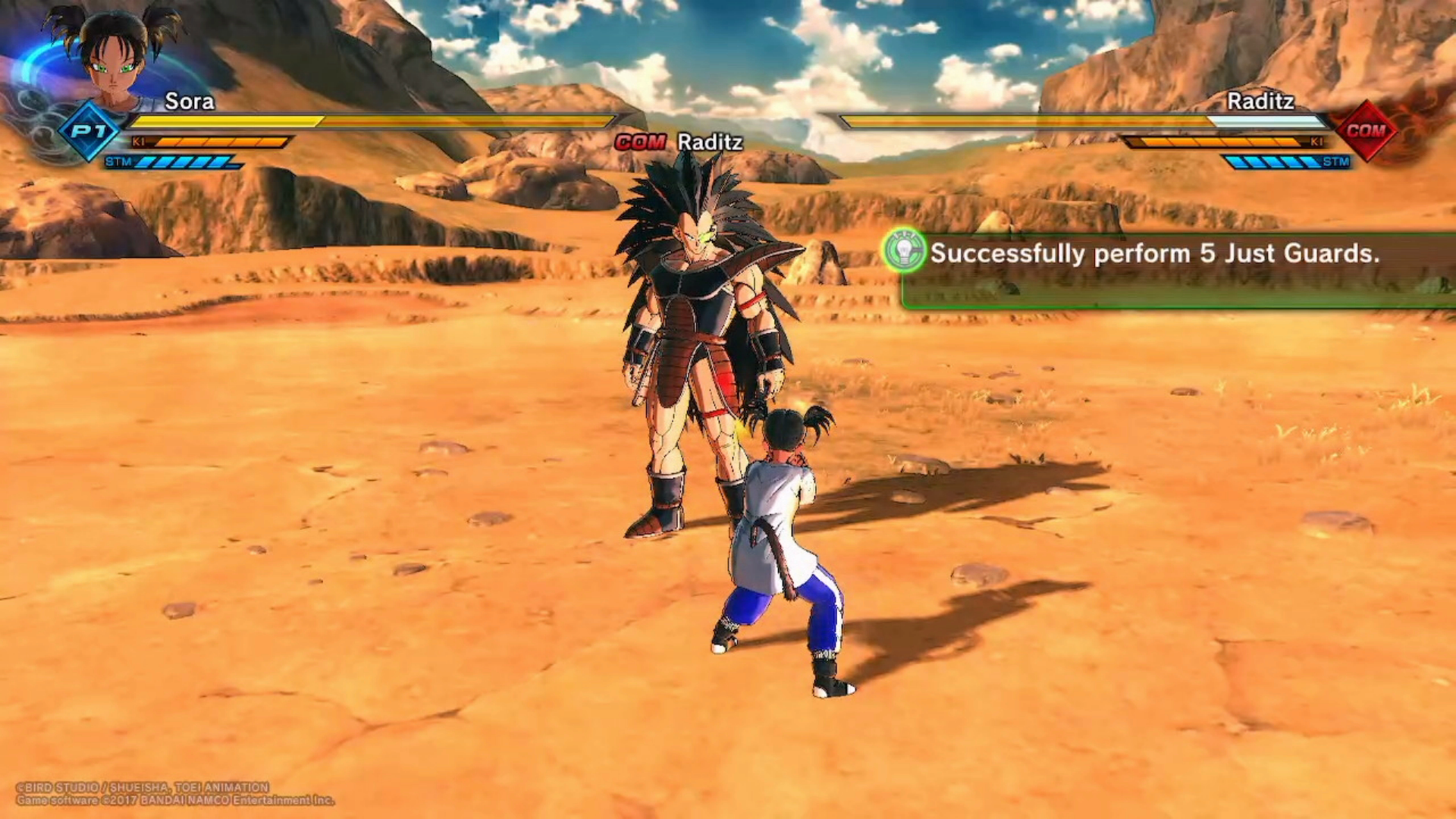Click the blue P1 diamond badge

tap(89, 130)
